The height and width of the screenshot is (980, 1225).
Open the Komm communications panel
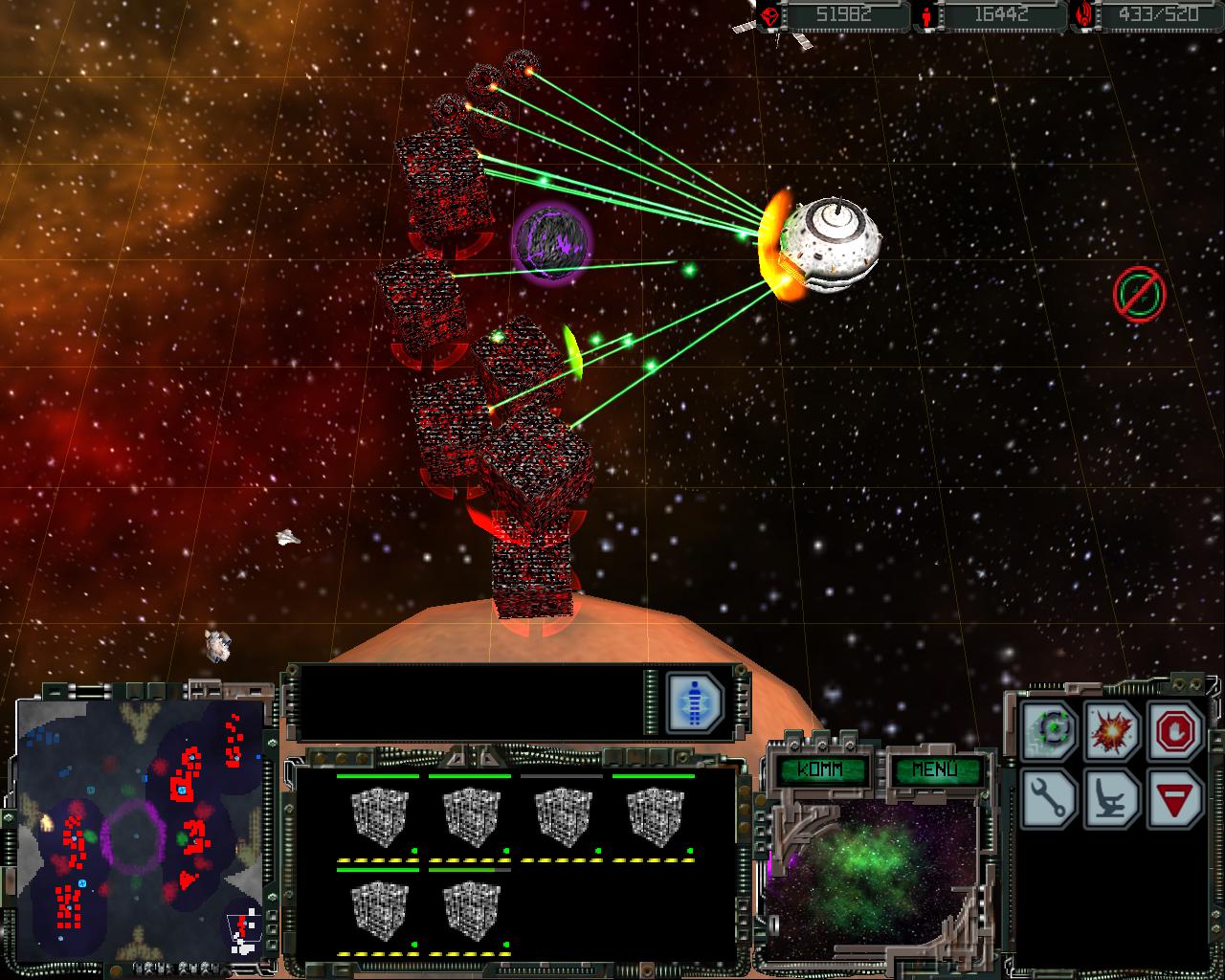823,770
